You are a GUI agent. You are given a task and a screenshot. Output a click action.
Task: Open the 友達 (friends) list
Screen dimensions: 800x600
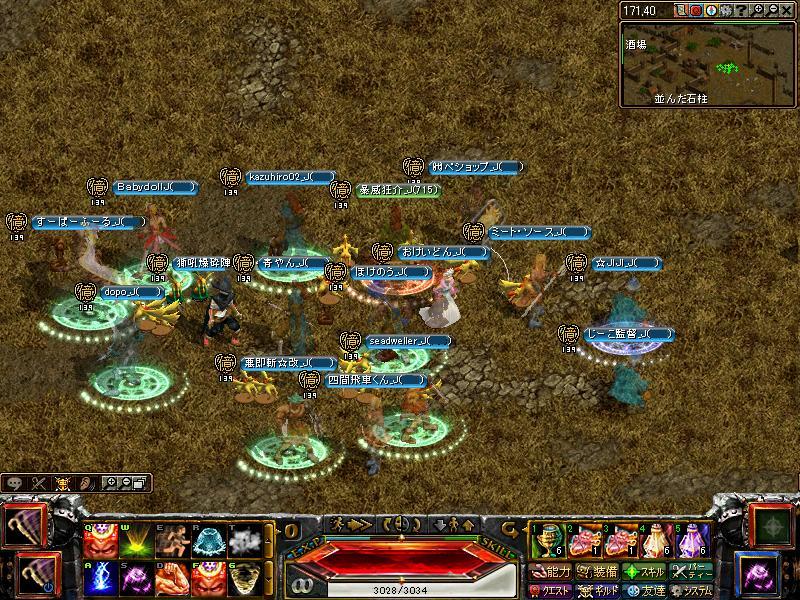coord(644,590)
